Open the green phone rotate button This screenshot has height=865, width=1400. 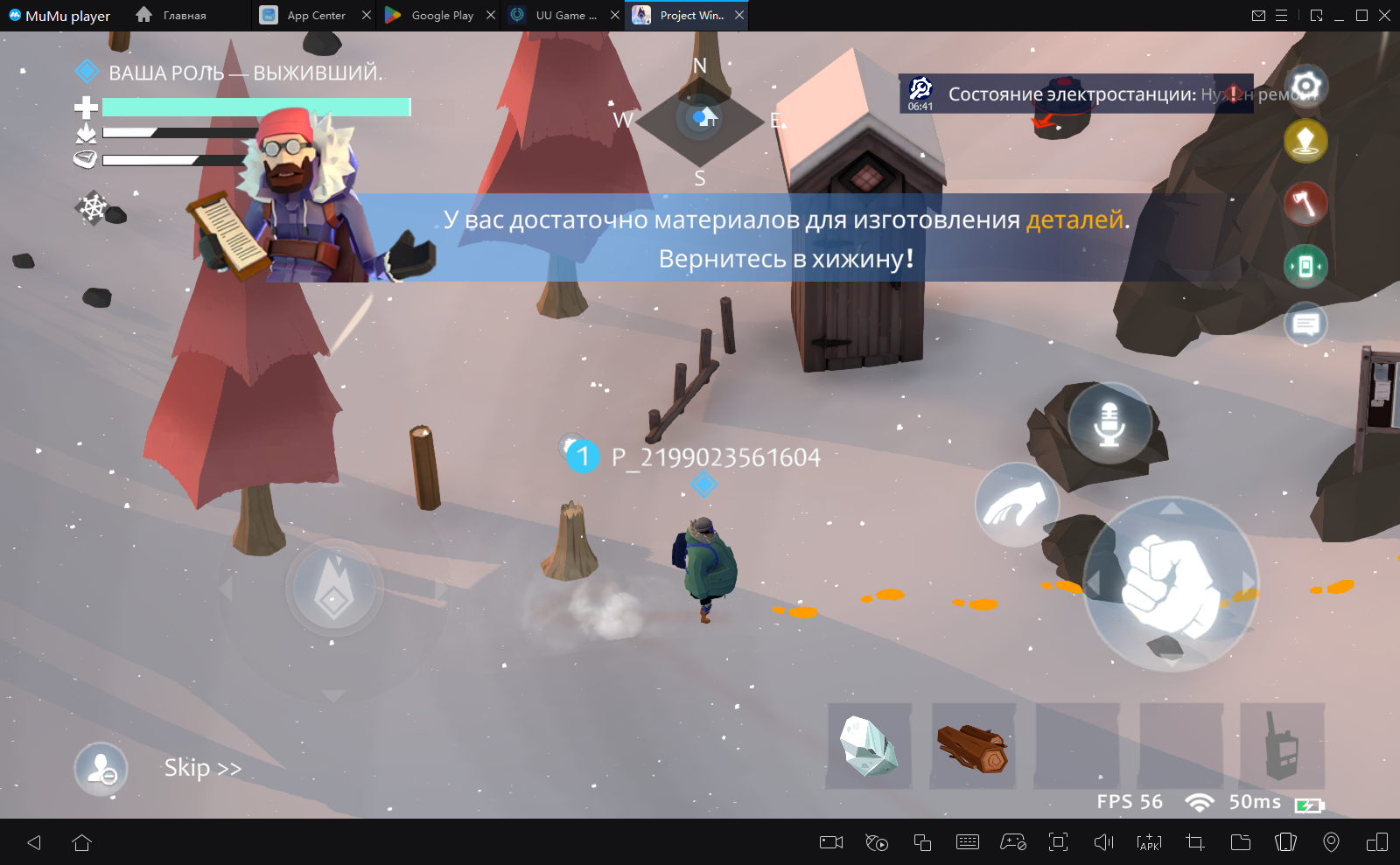tap(1305, 266)
